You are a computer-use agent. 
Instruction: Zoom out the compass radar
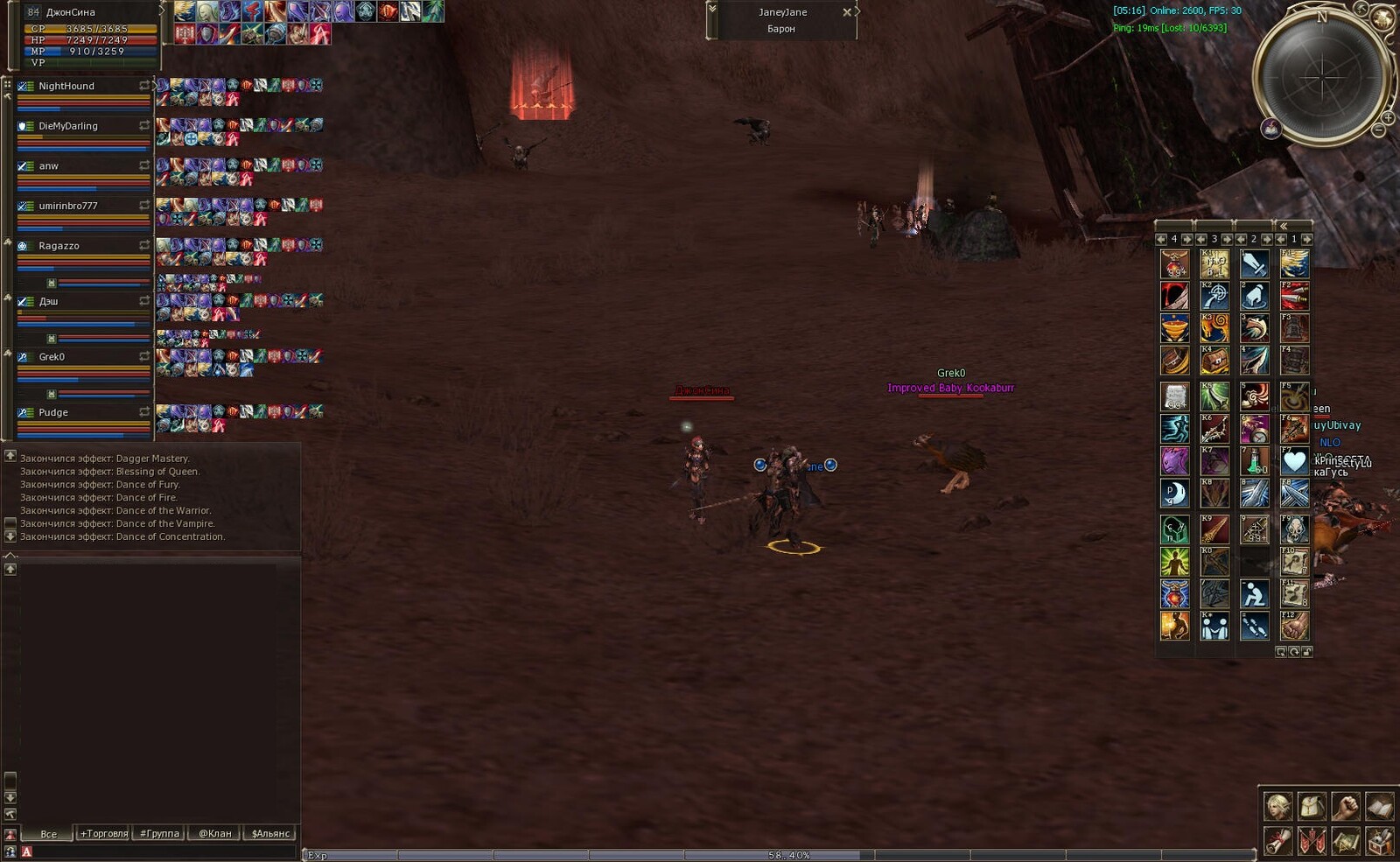pos(1379,130)
